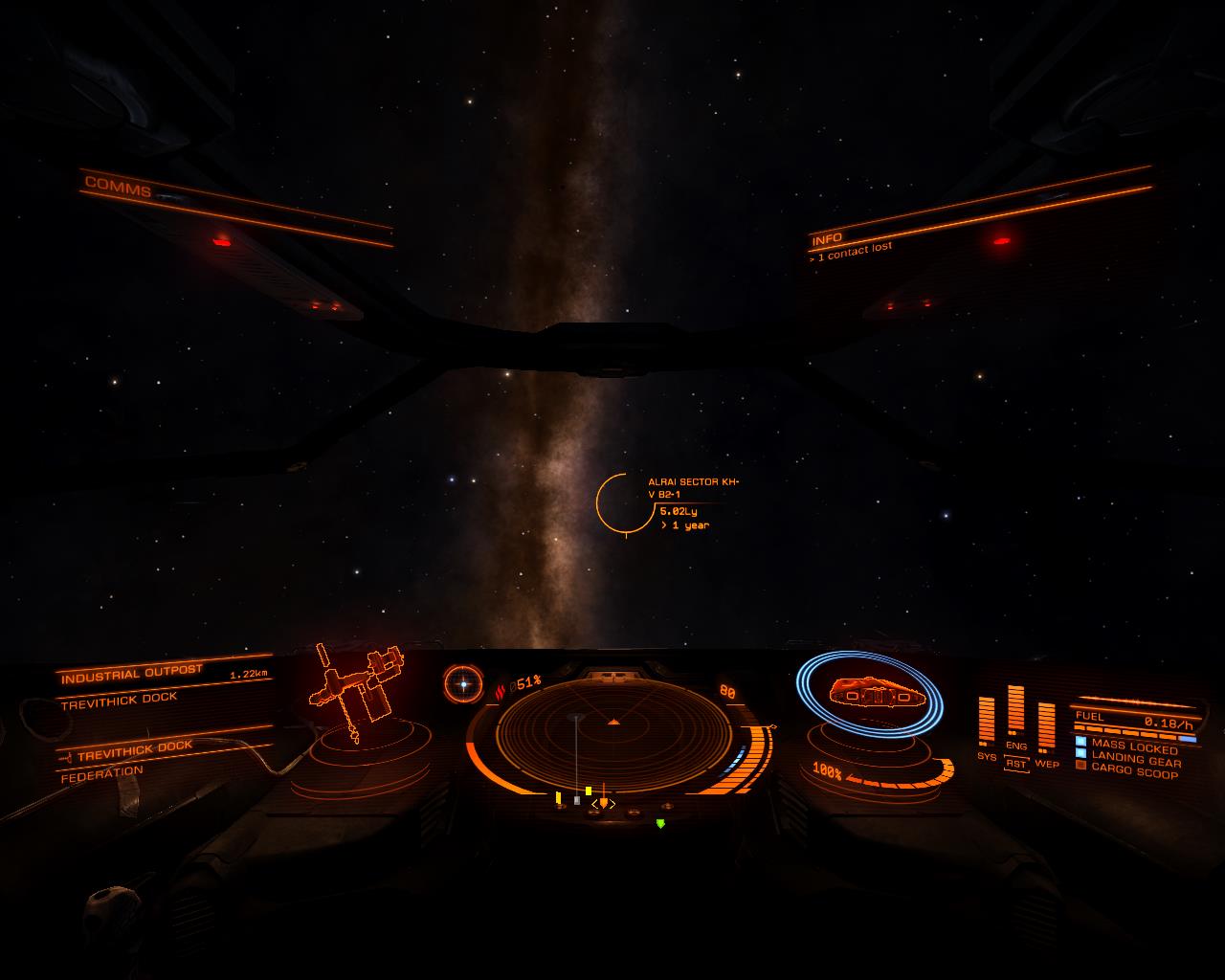Viewport: 1225px width, 980px height.
Task: Click the navigation compass beside the scanner
Action: point(463,683)
